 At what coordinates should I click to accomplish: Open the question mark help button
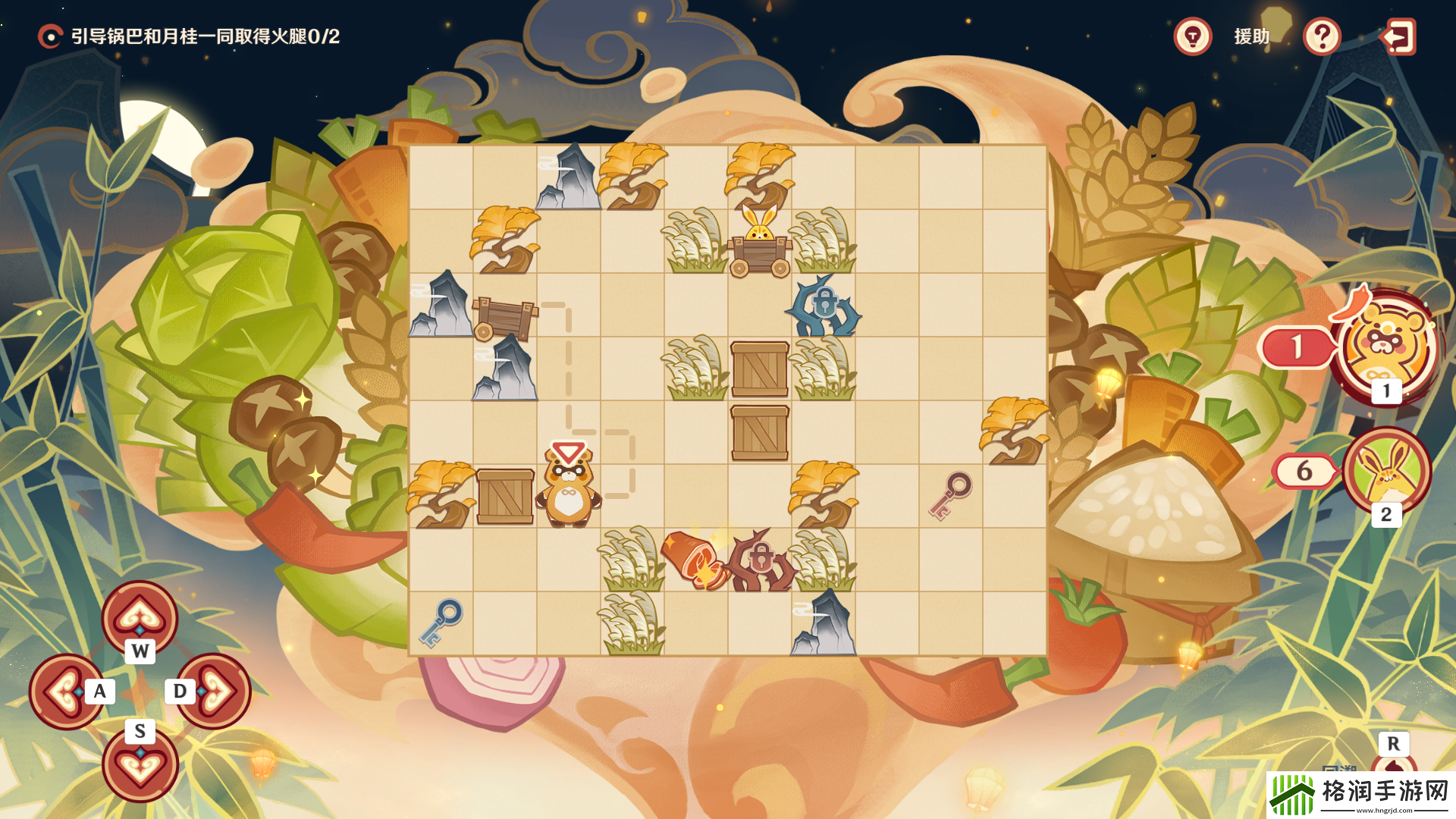(1322, 36)
